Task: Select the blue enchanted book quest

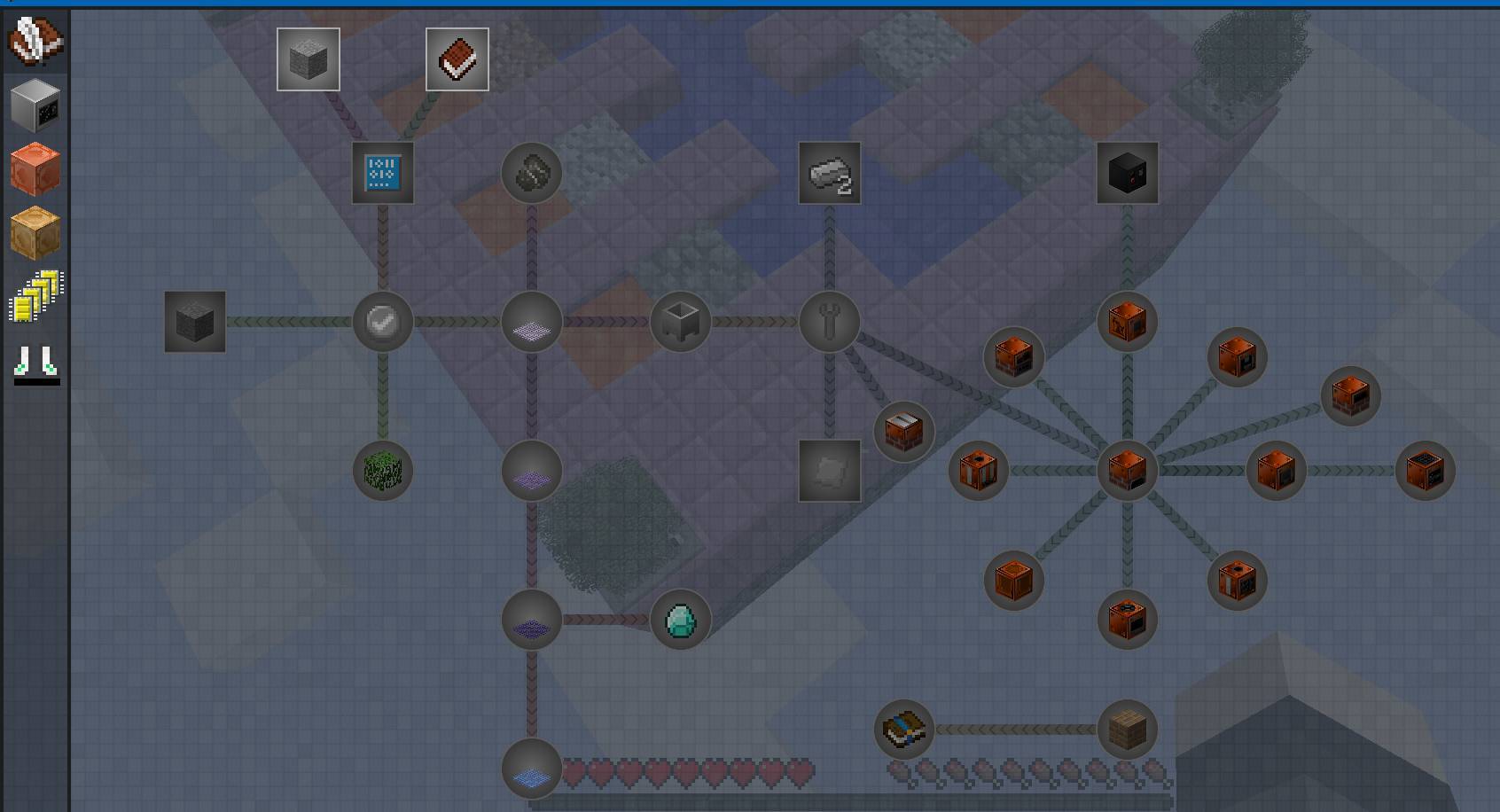Action: pyautogui.click(x=904, y=730)
